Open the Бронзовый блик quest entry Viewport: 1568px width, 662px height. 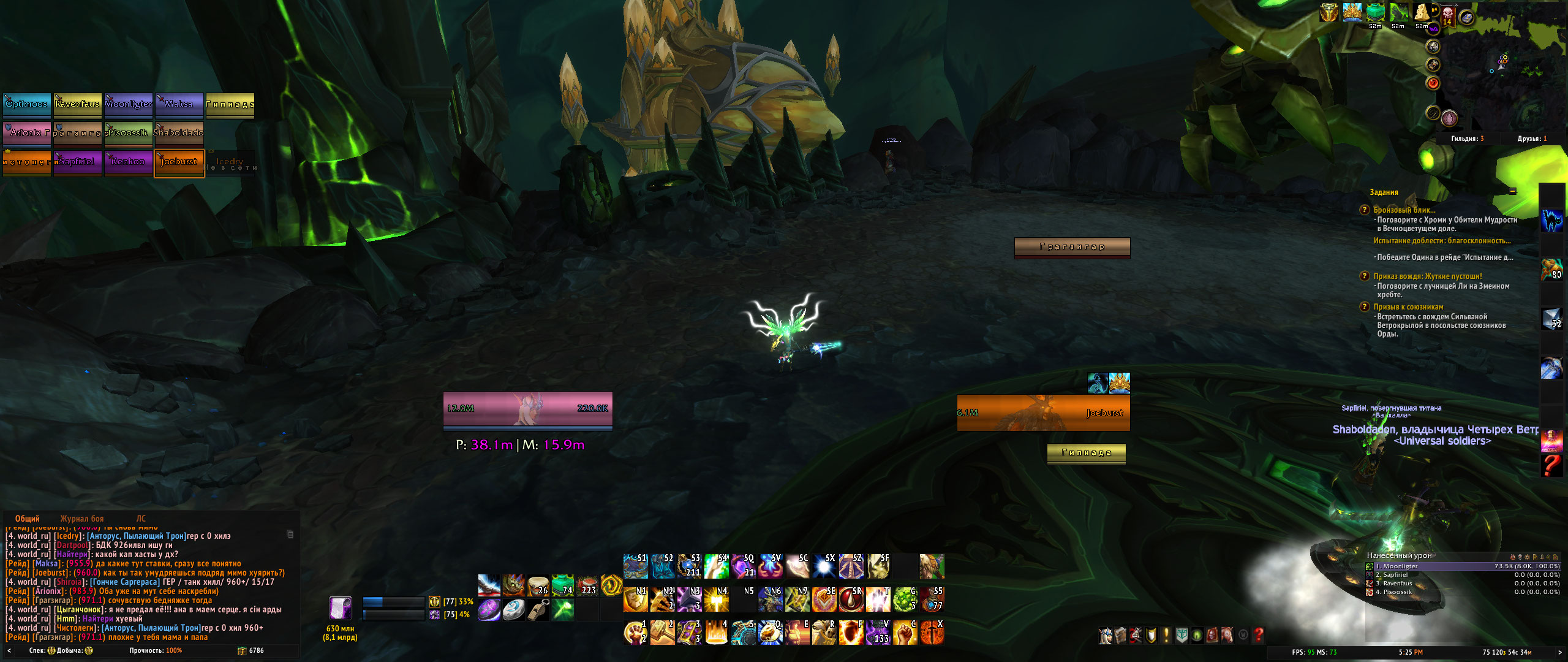(1404, 210)
